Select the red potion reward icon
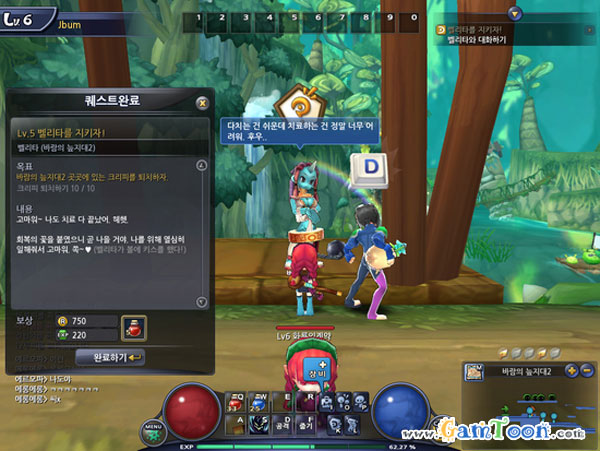600x451 pixels. [131, 326]
